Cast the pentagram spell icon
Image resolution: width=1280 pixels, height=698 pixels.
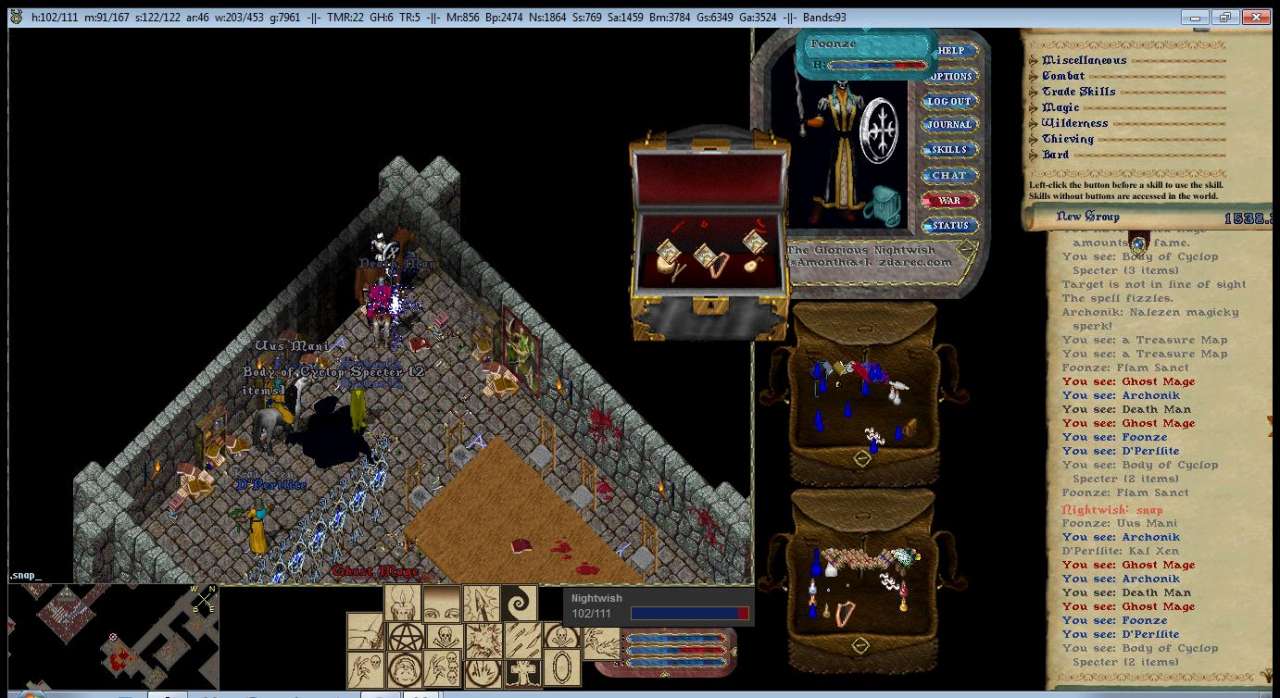coord(405,638)
